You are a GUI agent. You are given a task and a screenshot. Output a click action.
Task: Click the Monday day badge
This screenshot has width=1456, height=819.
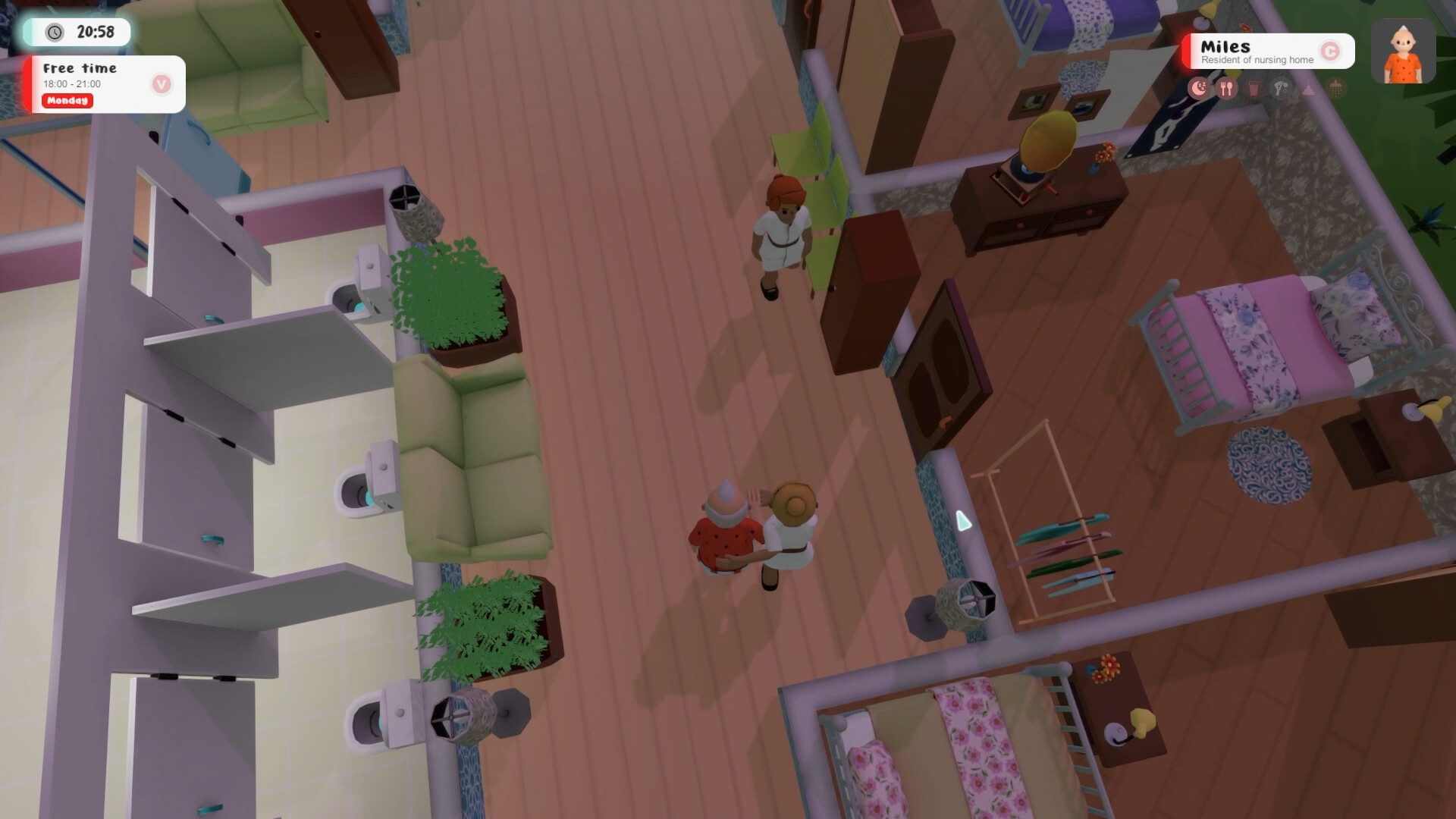(x=67, y=101)
